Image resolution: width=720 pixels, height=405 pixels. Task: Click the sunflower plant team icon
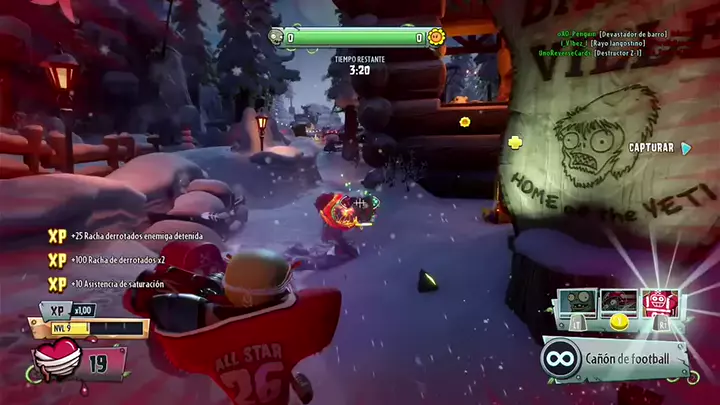click(435, 38)
